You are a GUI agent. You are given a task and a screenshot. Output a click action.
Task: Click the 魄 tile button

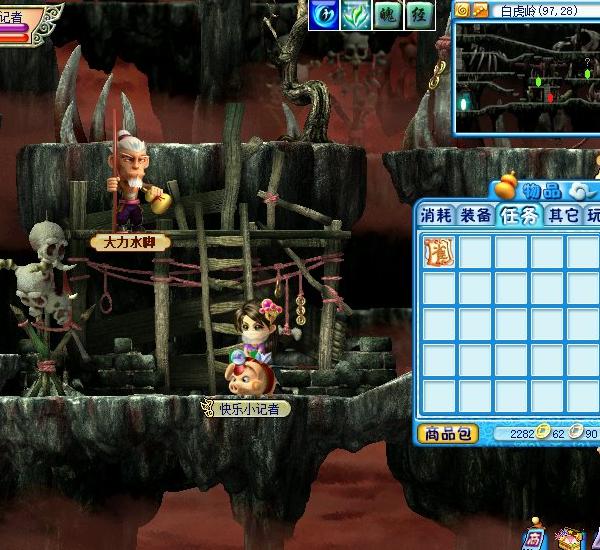pyautogui.click(x=389, y=15)
